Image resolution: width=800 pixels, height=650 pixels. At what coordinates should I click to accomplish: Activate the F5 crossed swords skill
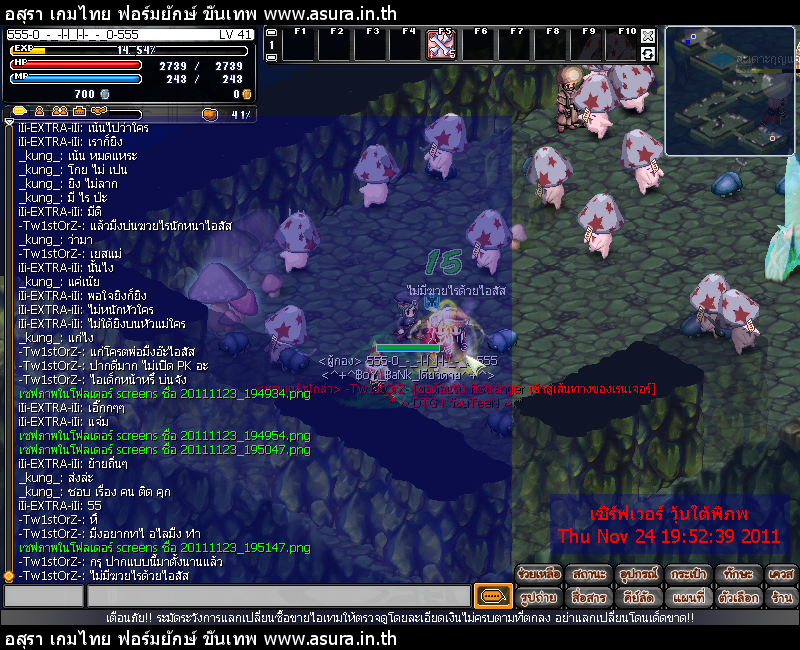442,45
